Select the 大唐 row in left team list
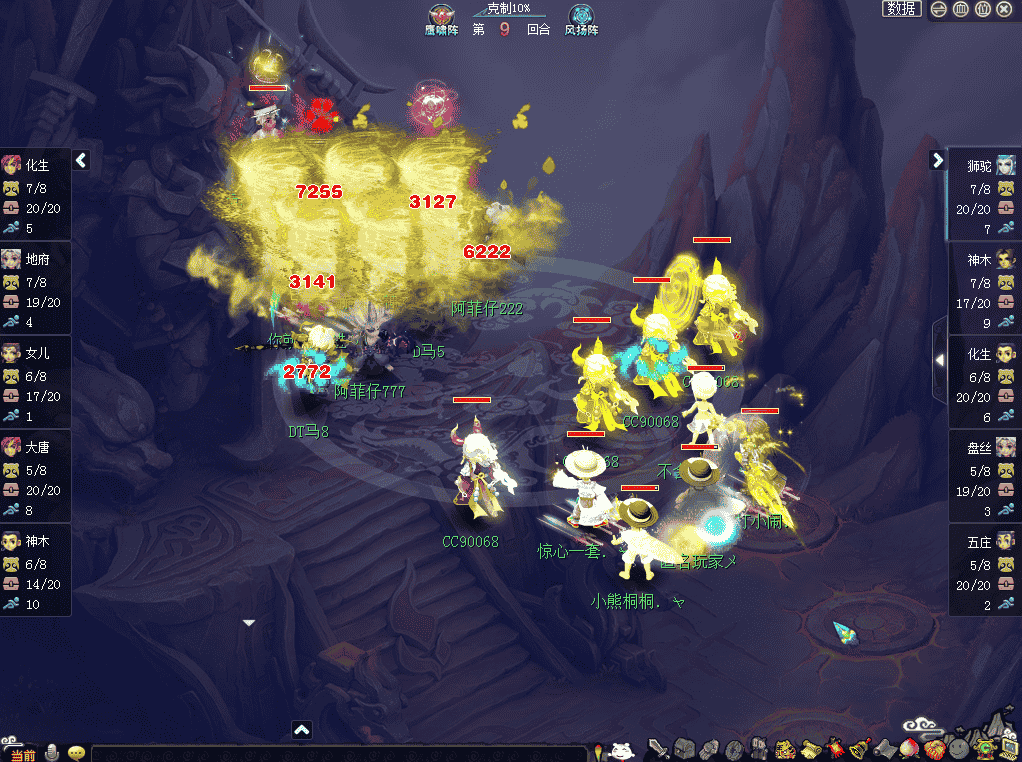This screenshot has width=1022, height=762. click(x=36, y=476)
